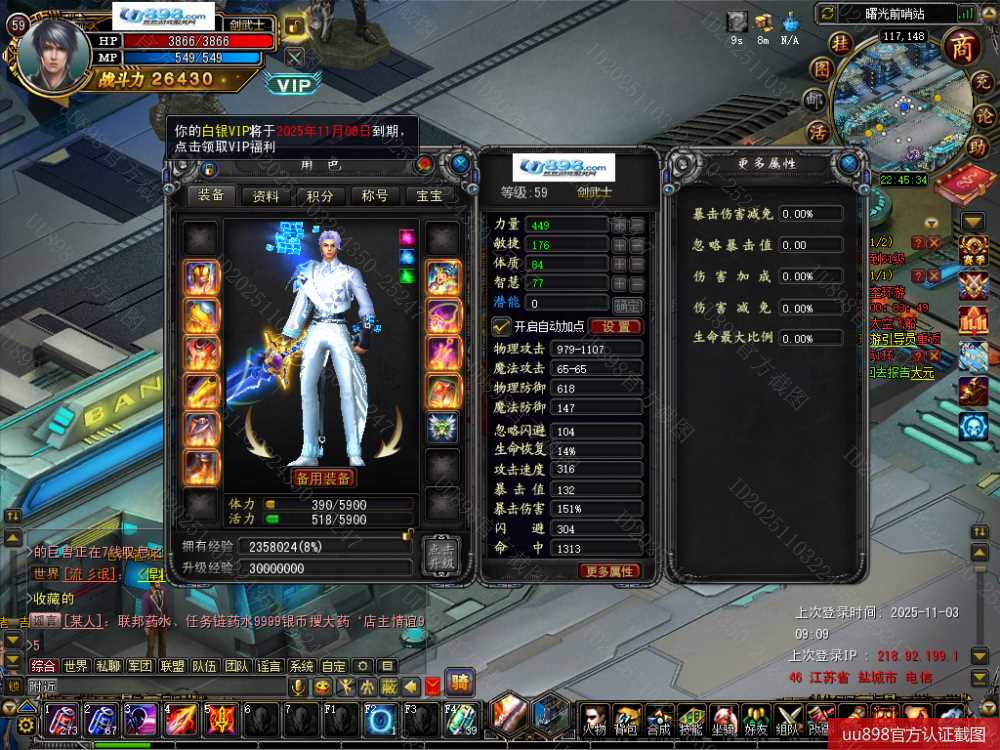Open the 技能 skills menu icon
The height and width of the screenshot is (750, 1000).
click(690, 718)
